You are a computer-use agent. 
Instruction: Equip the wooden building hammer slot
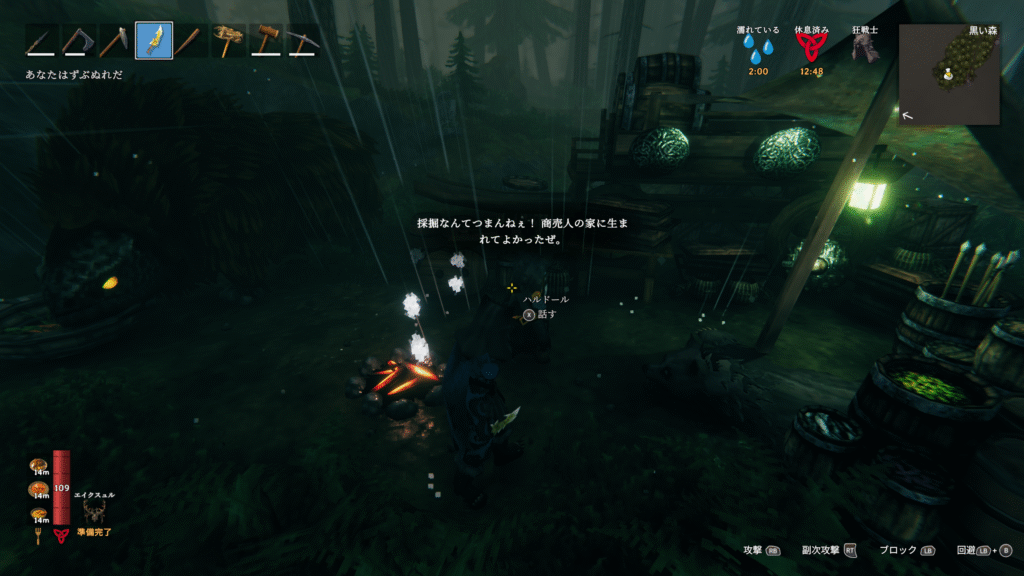click(266, 41)
